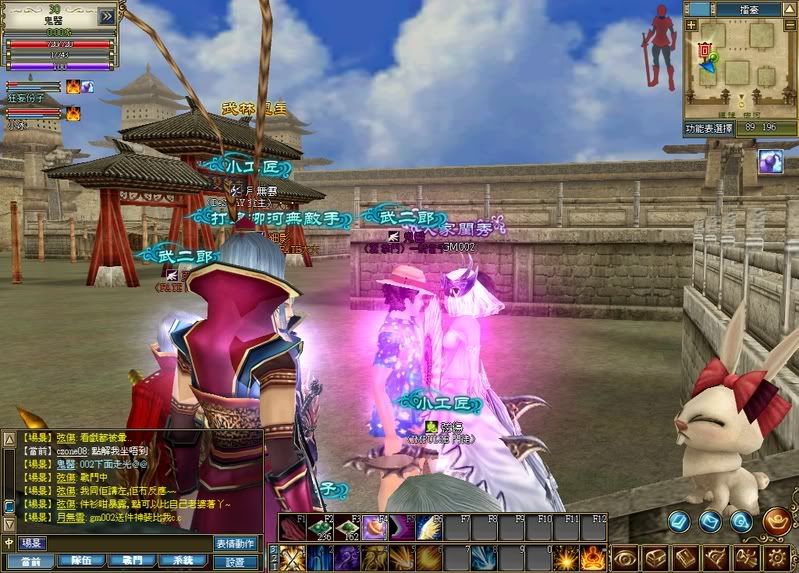Use the F2 green gem item with 236 count
Screen dimensions: 799x573
pos(319,527)
